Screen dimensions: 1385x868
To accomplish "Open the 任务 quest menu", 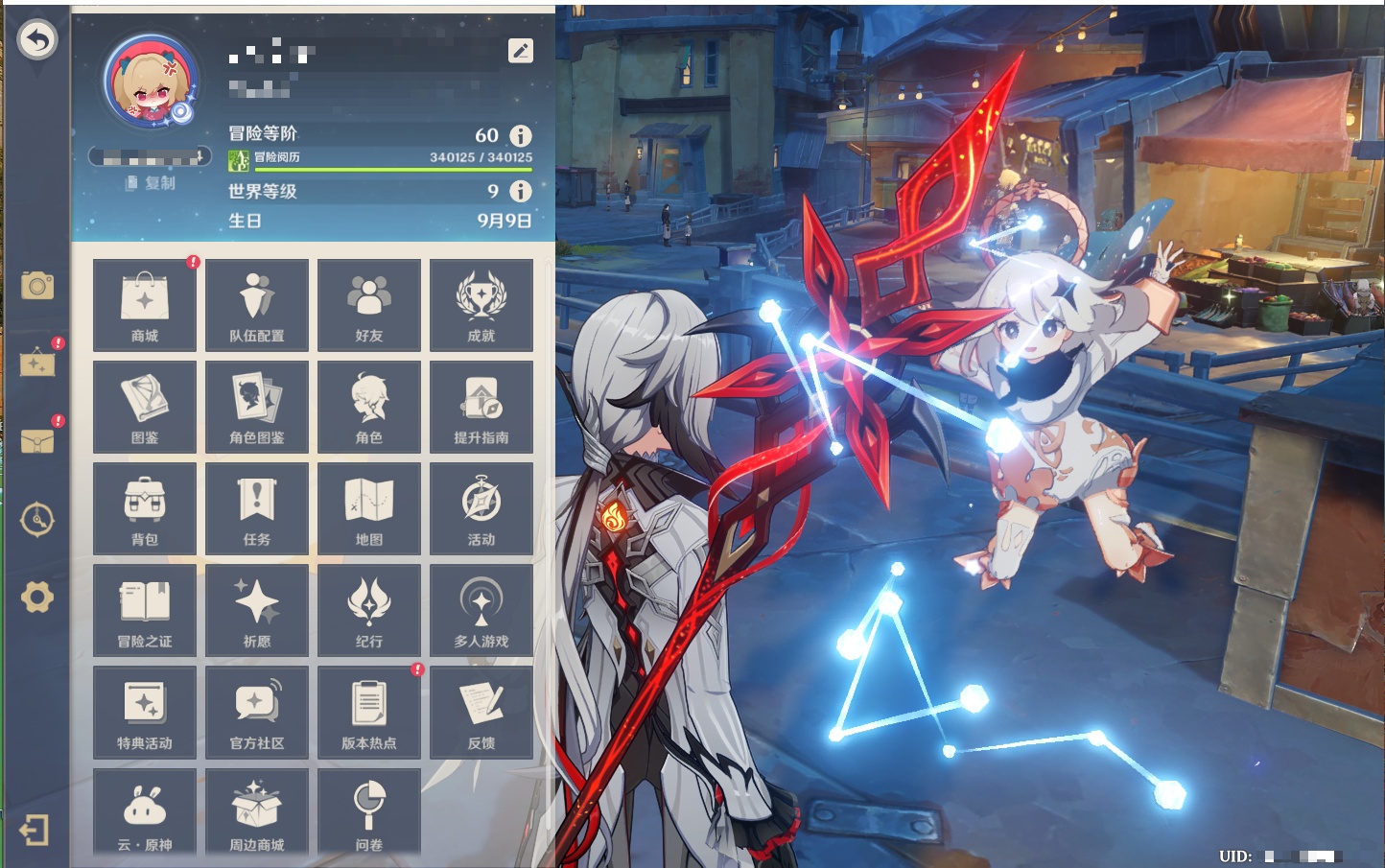I will 257,508.
